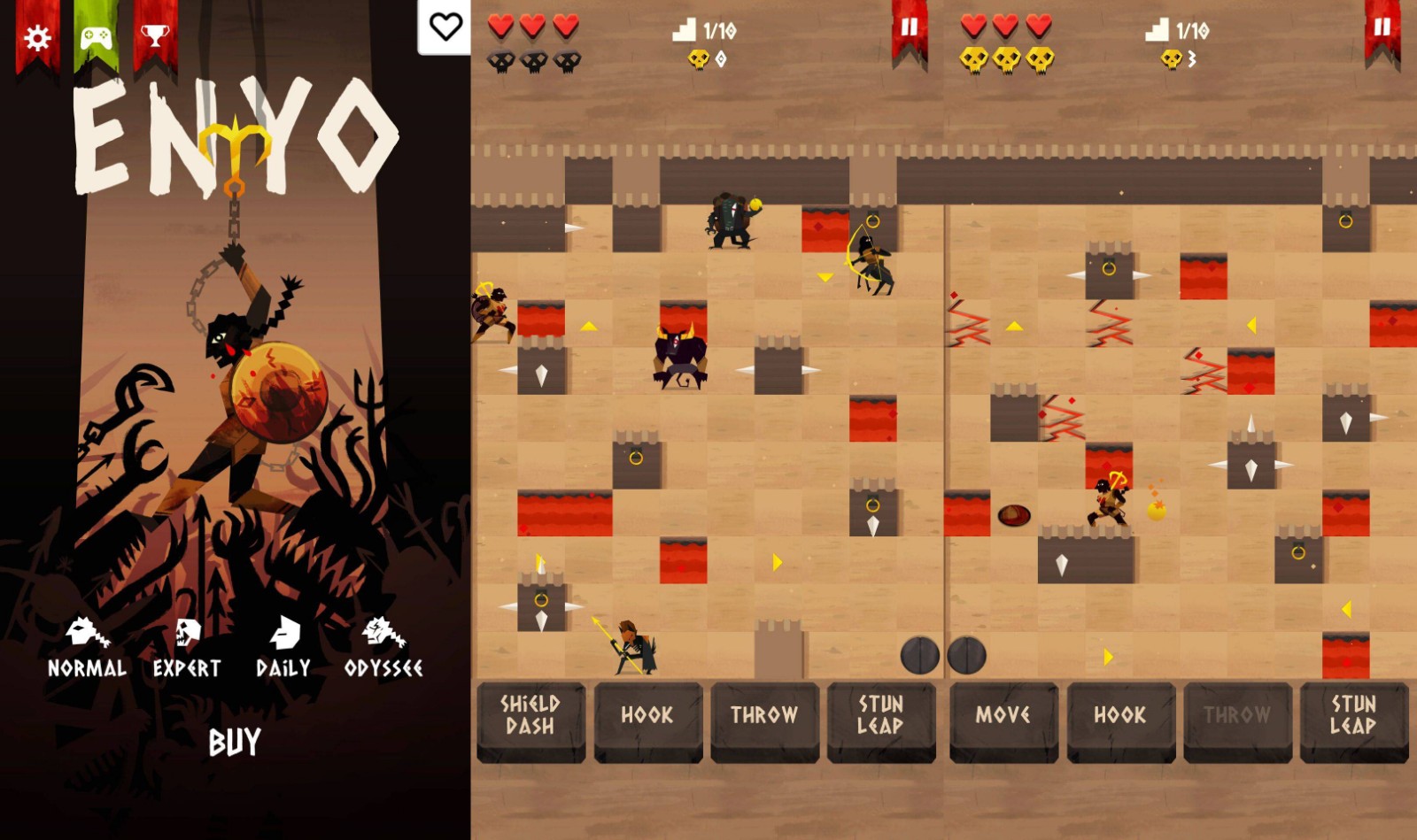Activate the brightly lit Throw ability
Viewport: 1417px width, 840px height.
click(764, 716)
